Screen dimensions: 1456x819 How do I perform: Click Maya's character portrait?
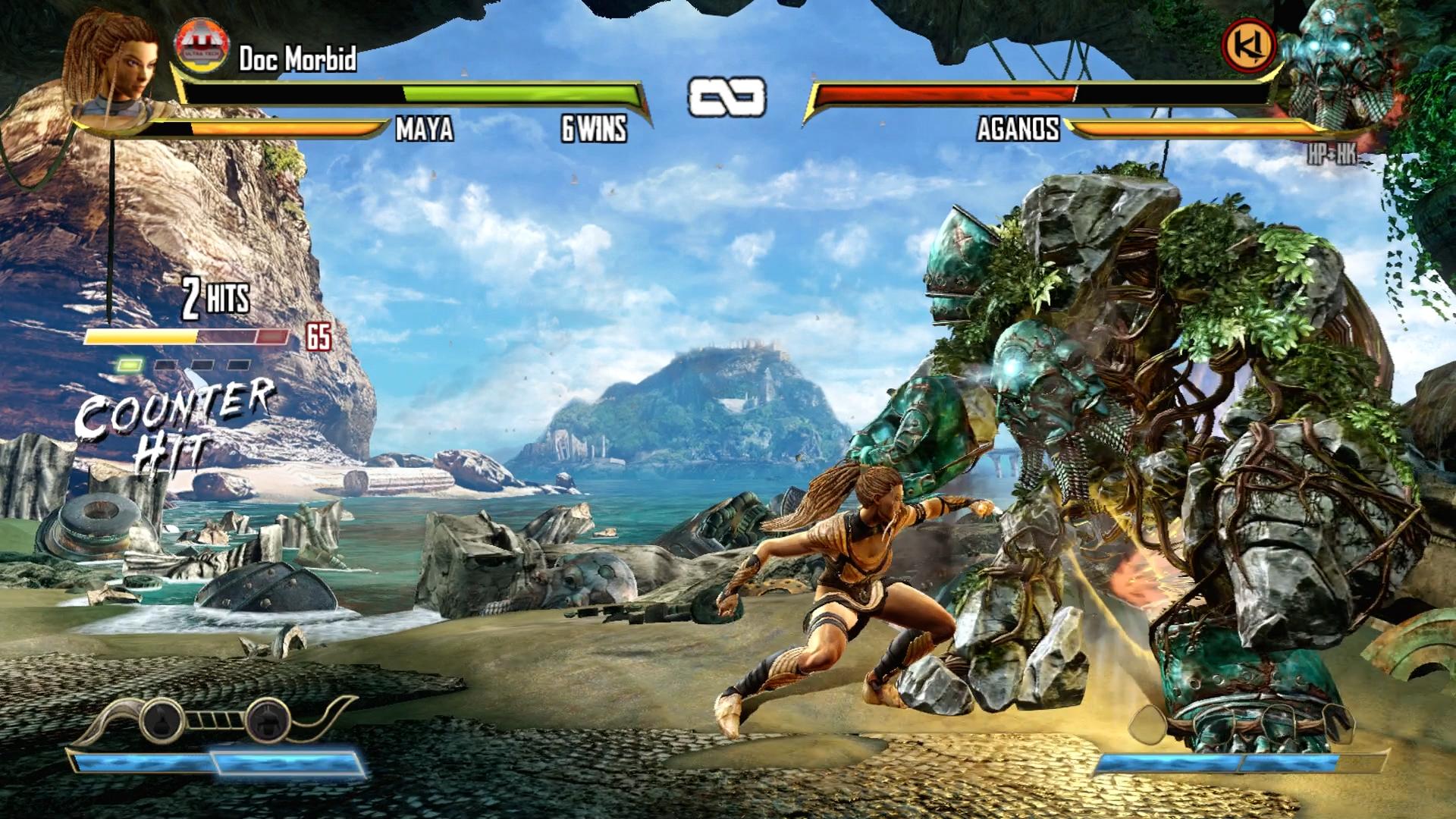pos(114,64)
